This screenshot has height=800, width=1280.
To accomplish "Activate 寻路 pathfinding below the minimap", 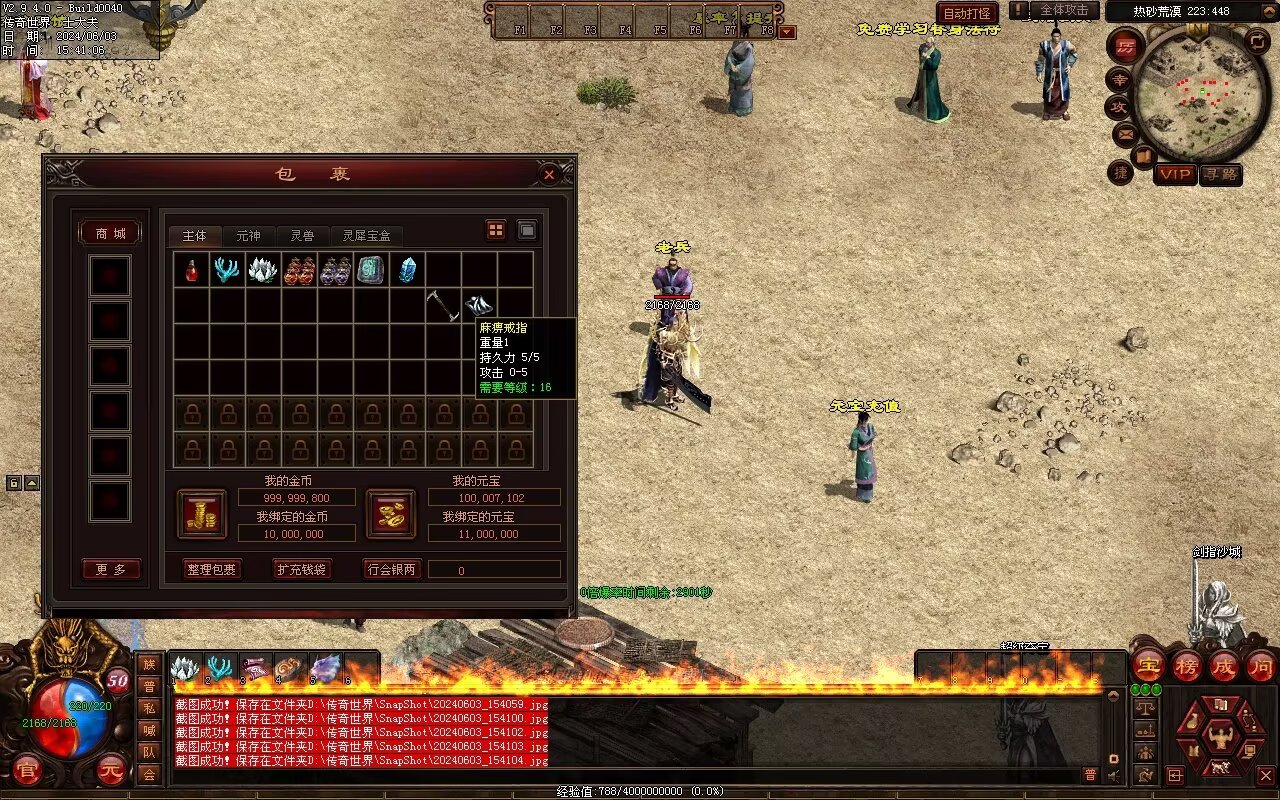I will coord(1220,174).
